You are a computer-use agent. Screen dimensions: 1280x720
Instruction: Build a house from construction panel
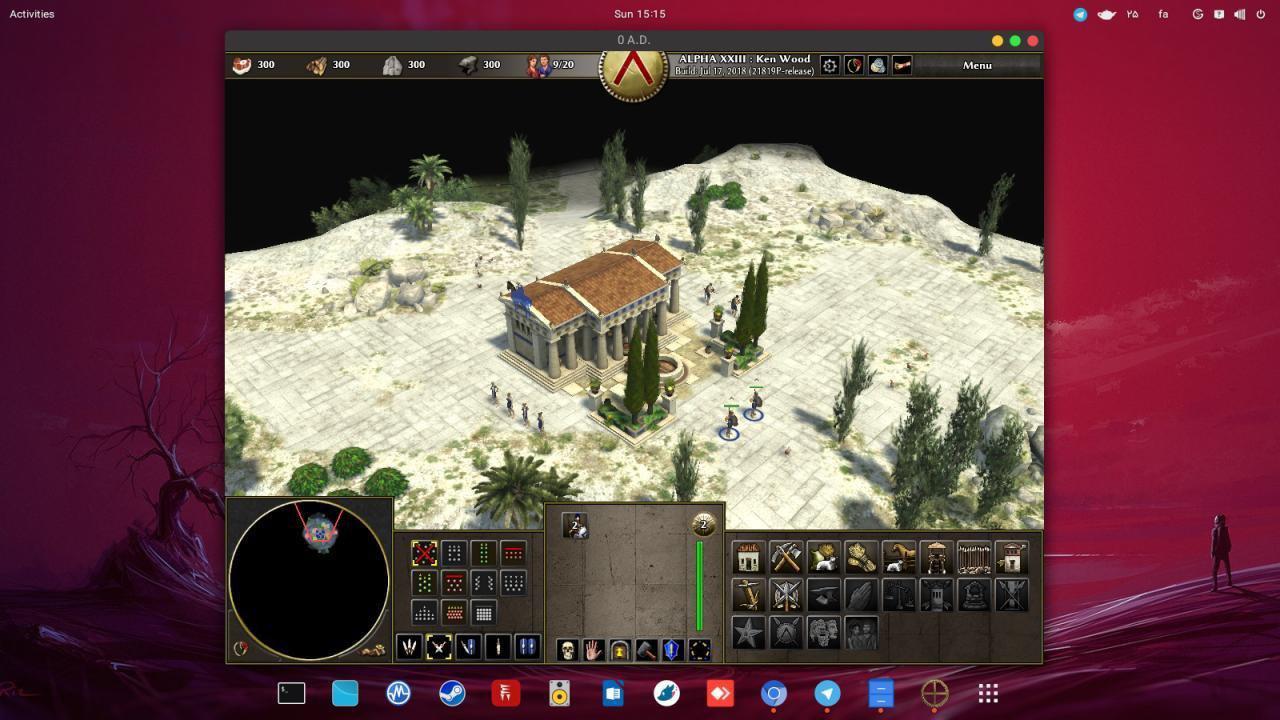(748, 557)
